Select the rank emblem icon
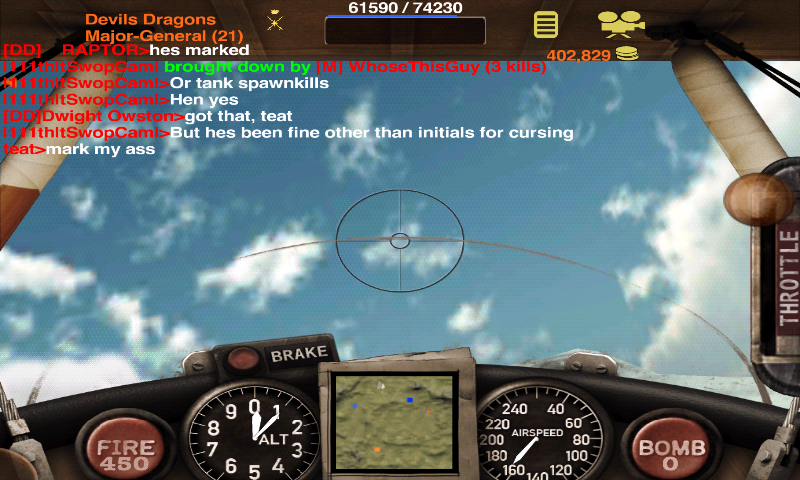The width and height of the screenshot is (800, 480). coord(275,20)
